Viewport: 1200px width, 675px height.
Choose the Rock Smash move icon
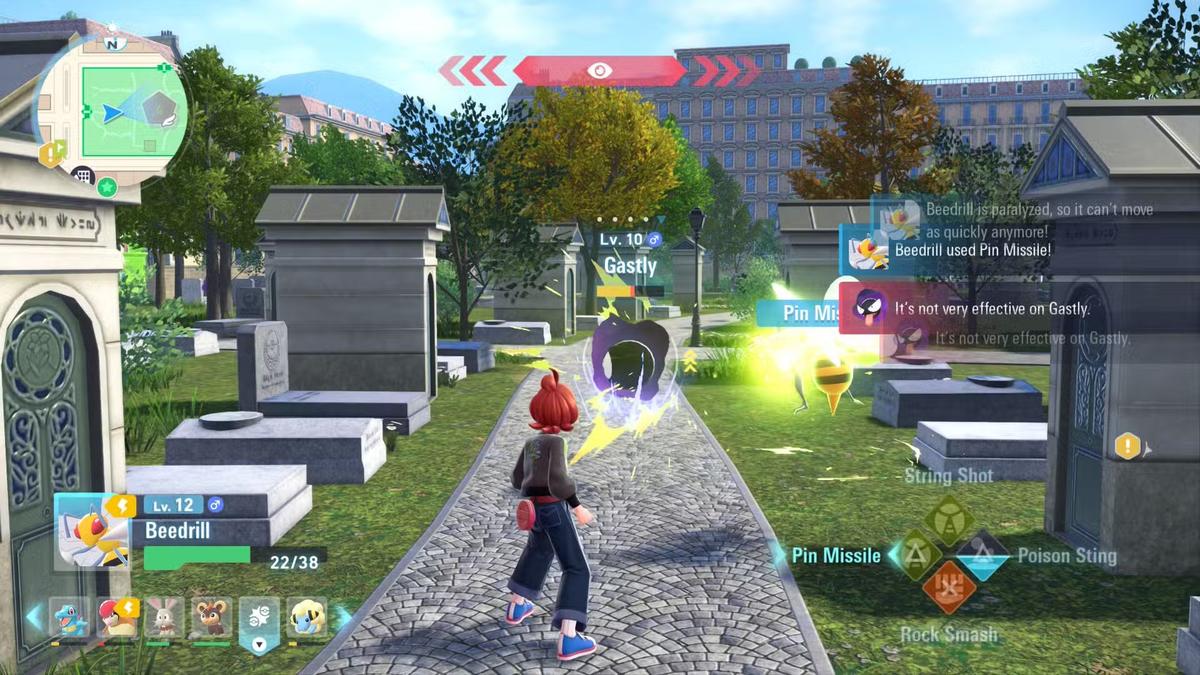(949, 588)
